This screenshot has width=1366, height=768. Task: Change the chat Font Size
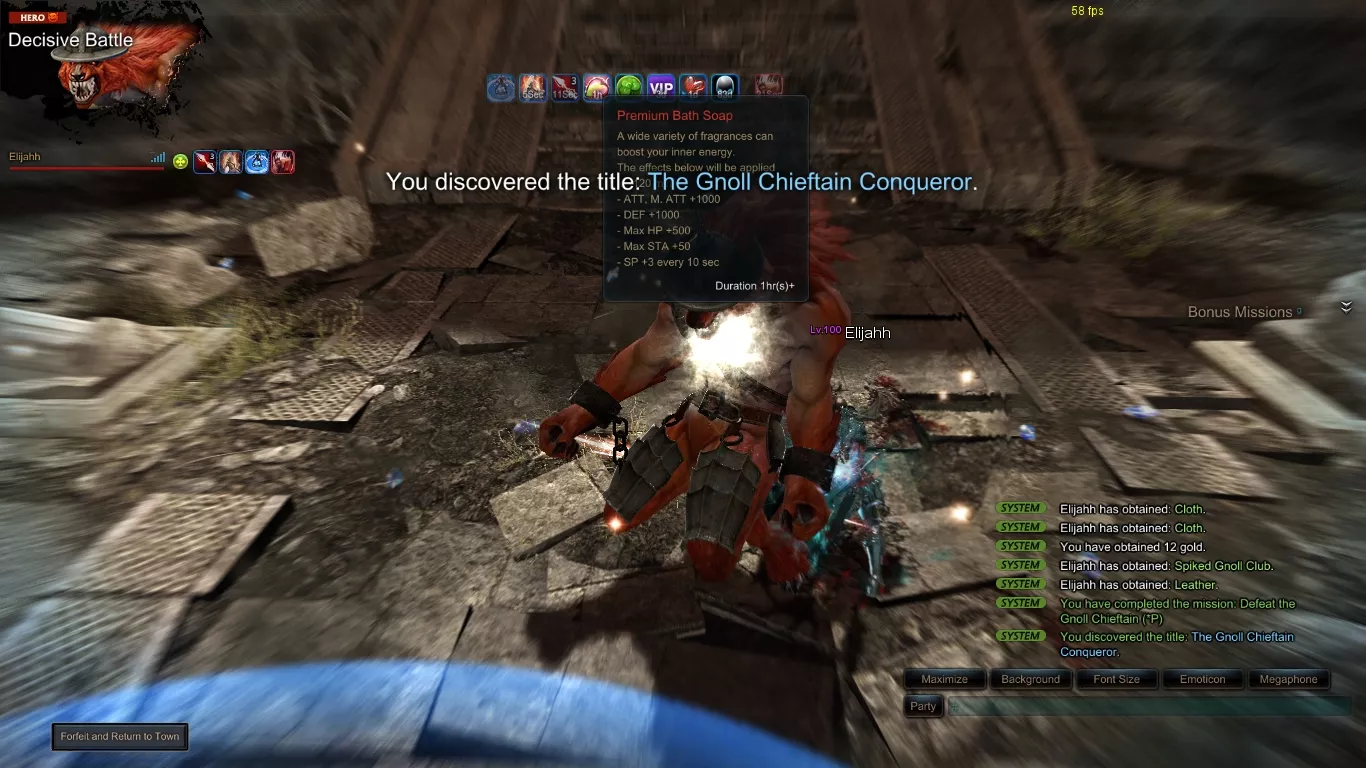(x=1116, y=679)
